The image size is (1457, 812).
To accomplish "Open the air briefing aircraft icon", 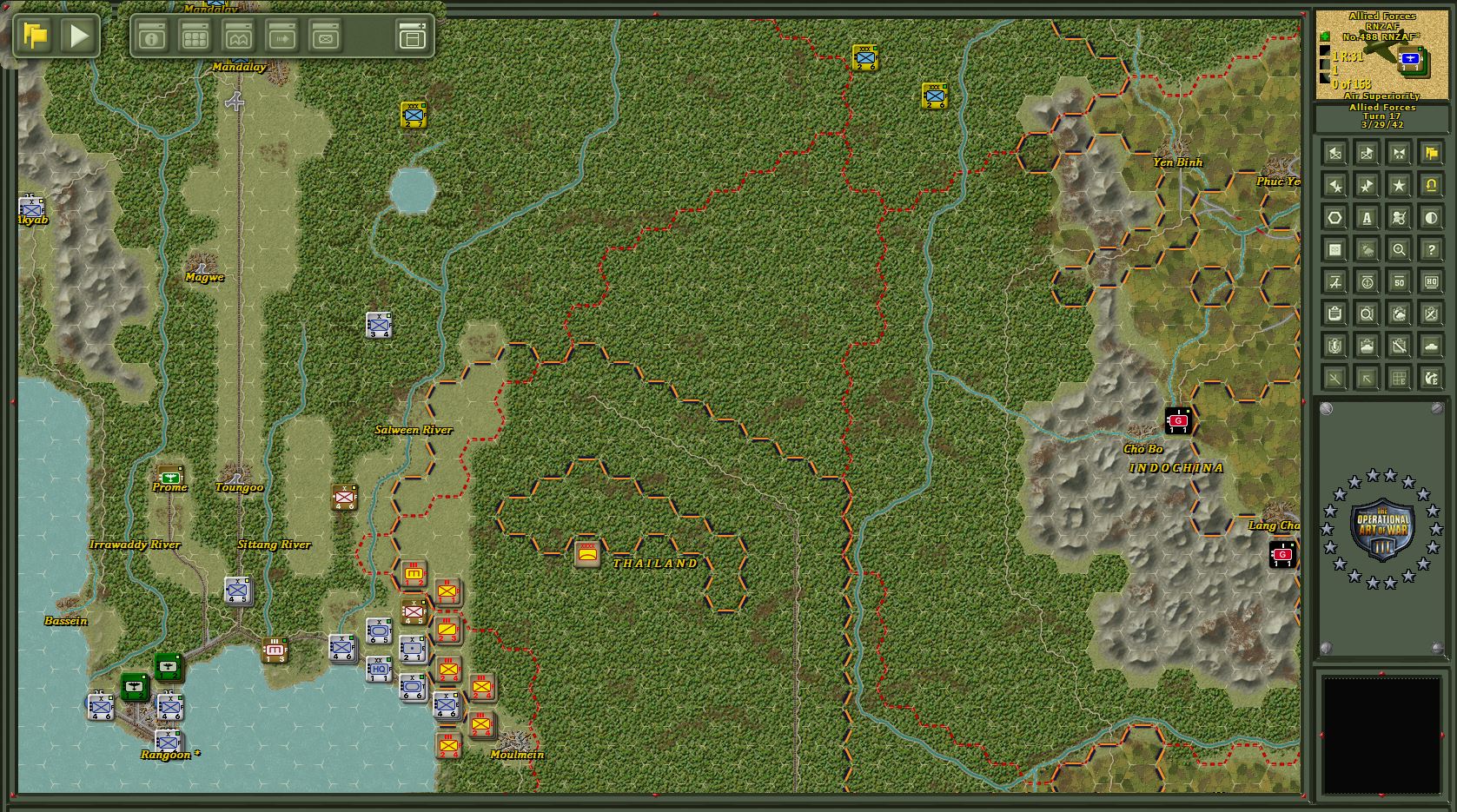I will [x=1334, y=283].
